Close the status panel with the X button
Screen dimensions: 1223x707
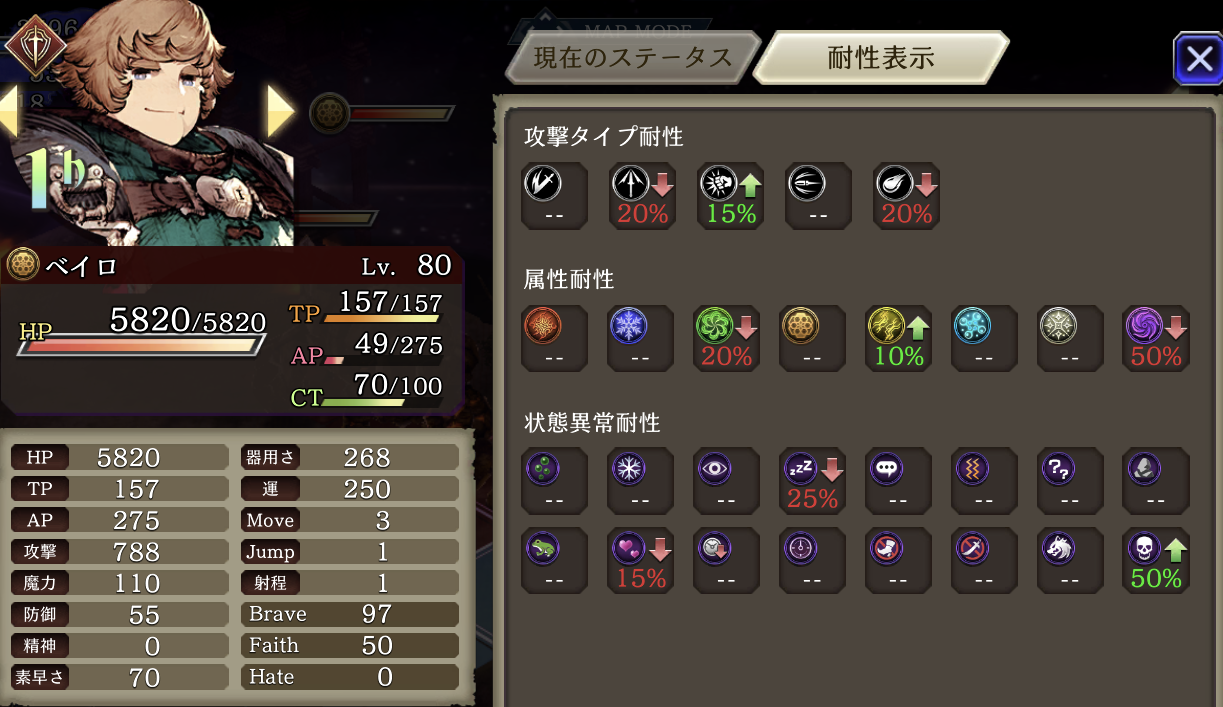1197,60
